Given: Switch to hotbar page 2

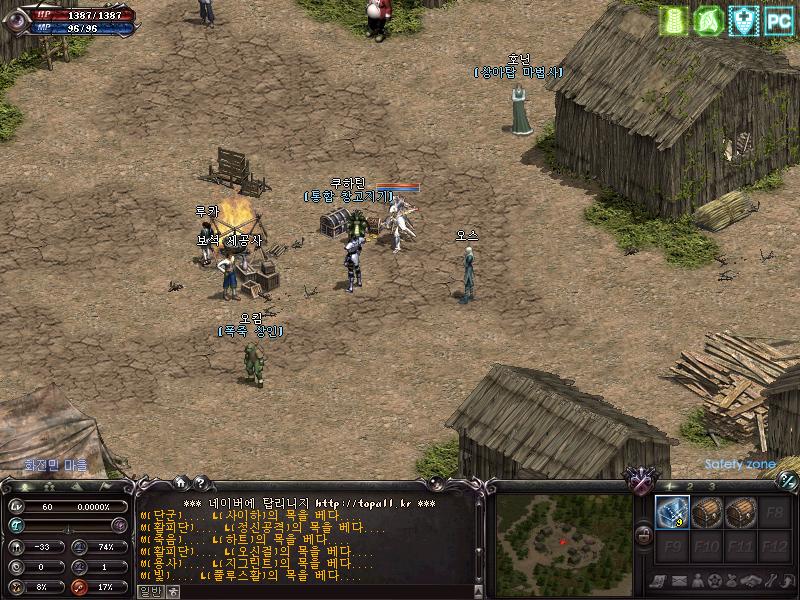Looking at the screenshot, I should click(690, 486).
